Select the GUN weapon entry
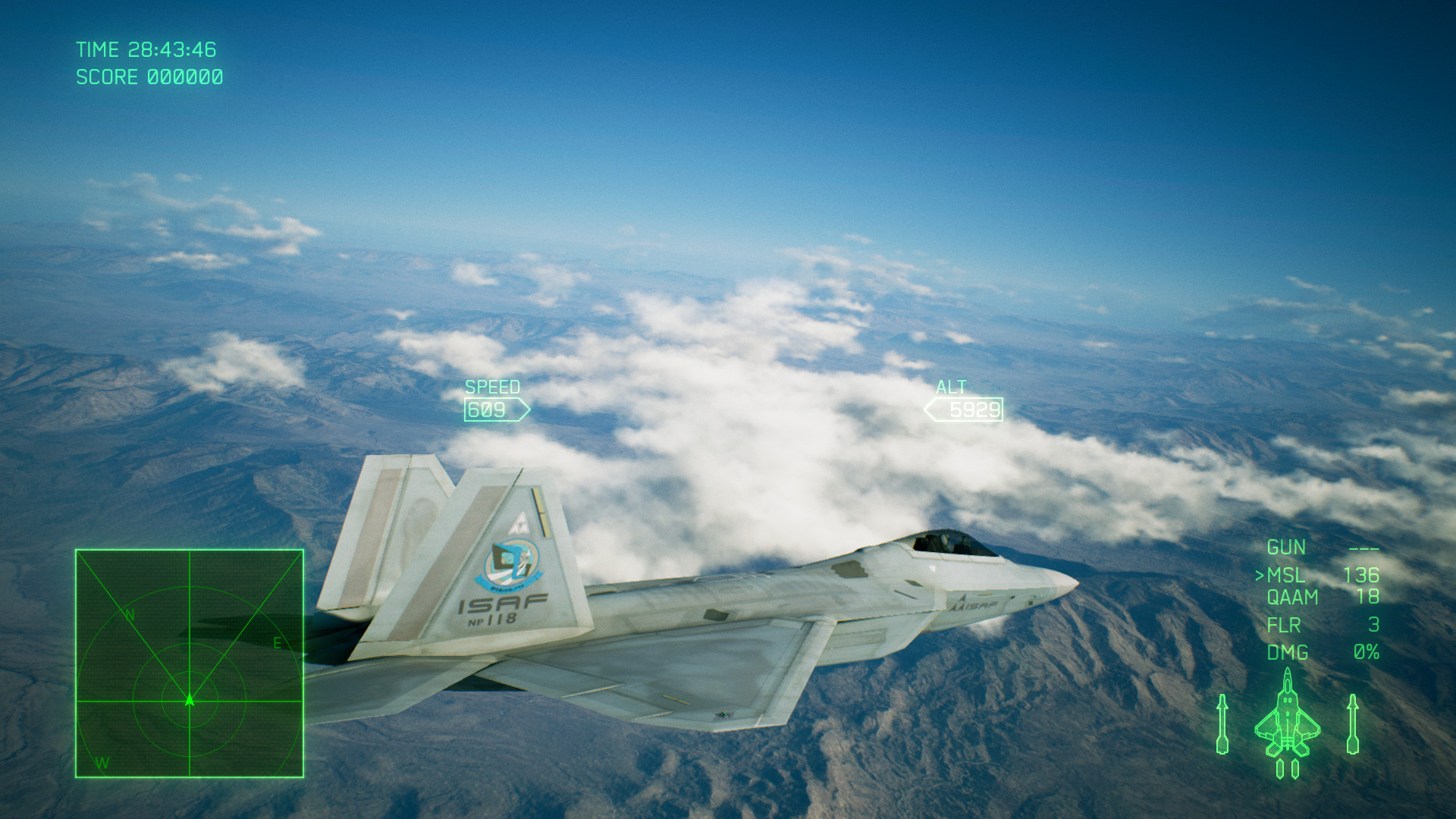The width and height of the screenshot is (1456, 819). (x=1287, y=548)
